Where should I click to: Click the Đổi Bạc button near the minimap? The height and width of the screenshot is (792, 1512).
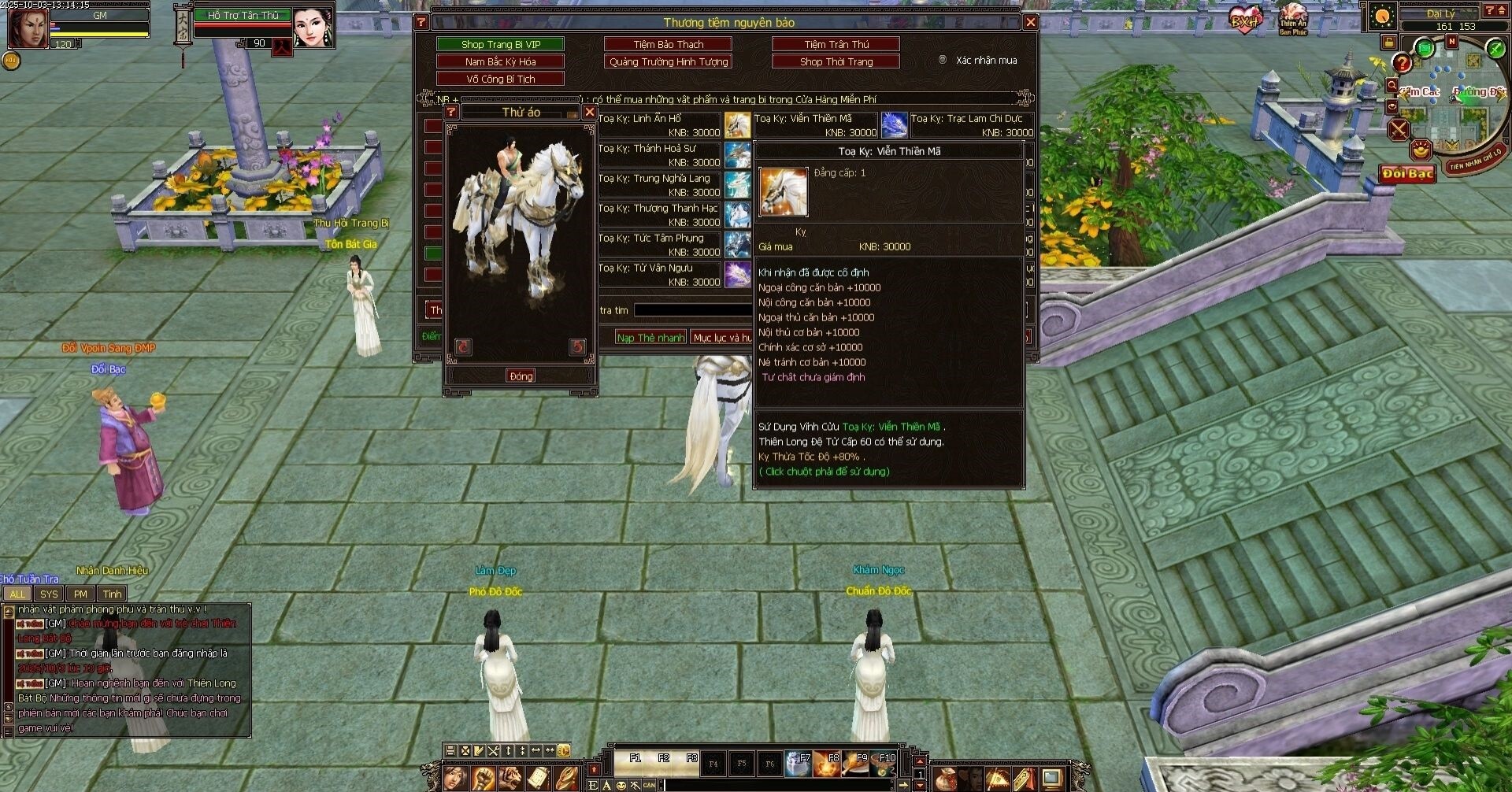click(x=1407, y=173)
